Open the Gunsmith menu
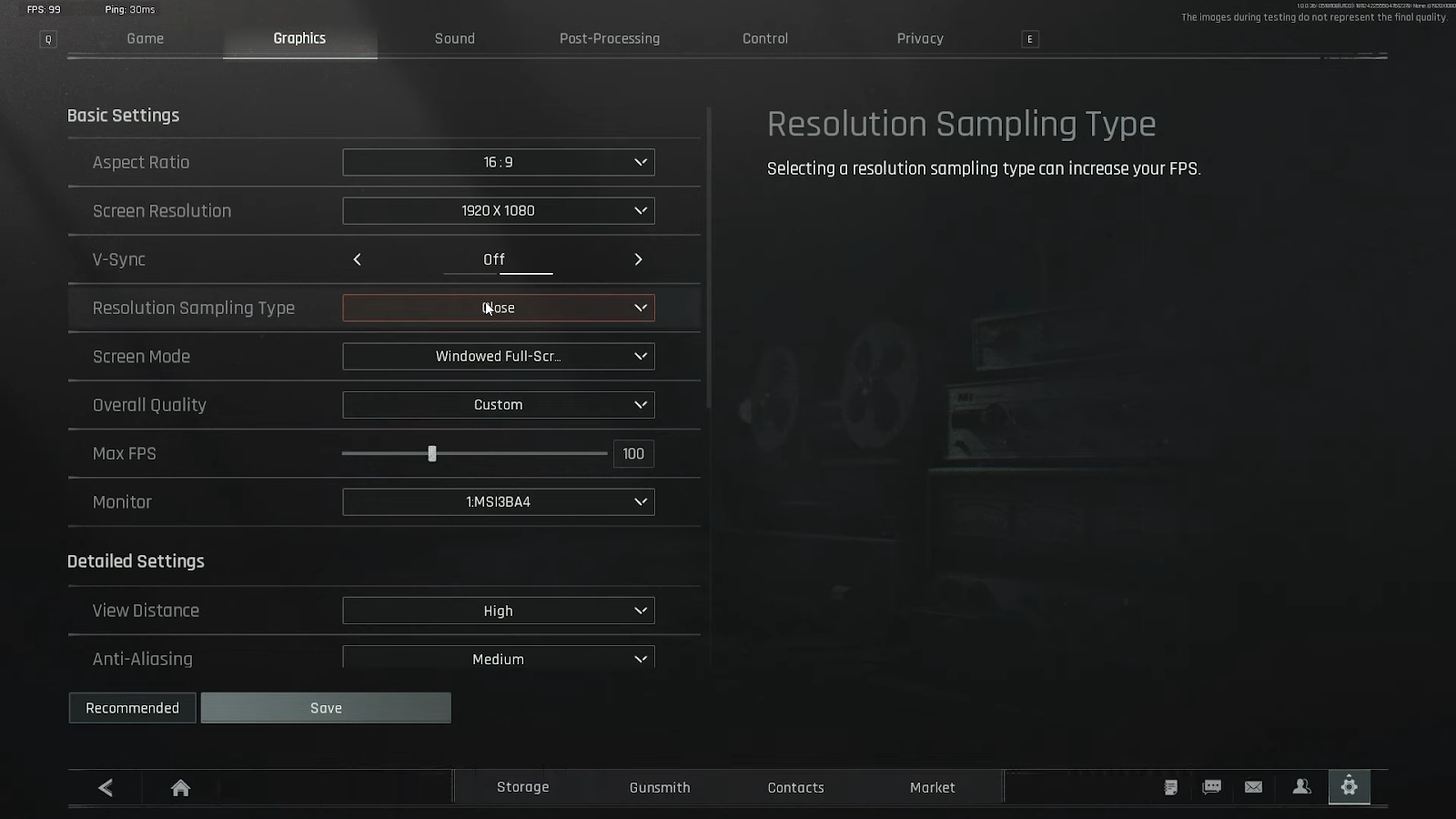Image resolution: width=1456 pixels, height=819 pixels. tap(660, 787)
